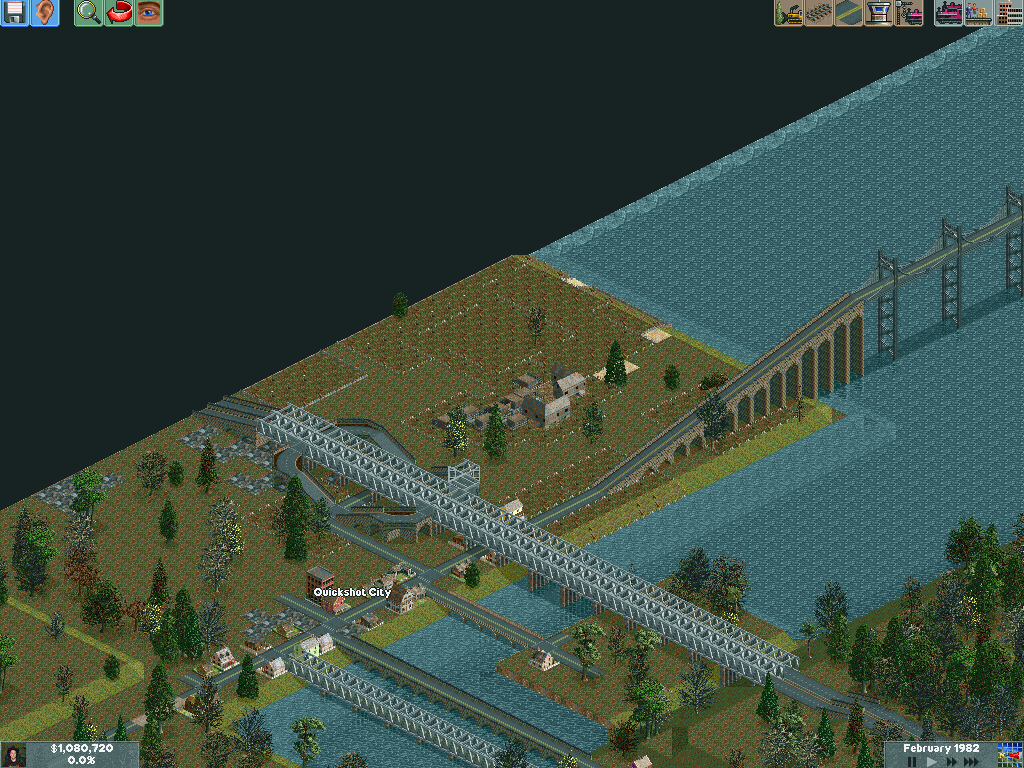Open the ear audio options menu
1024x768 pixels.
[x=45, y=13]
